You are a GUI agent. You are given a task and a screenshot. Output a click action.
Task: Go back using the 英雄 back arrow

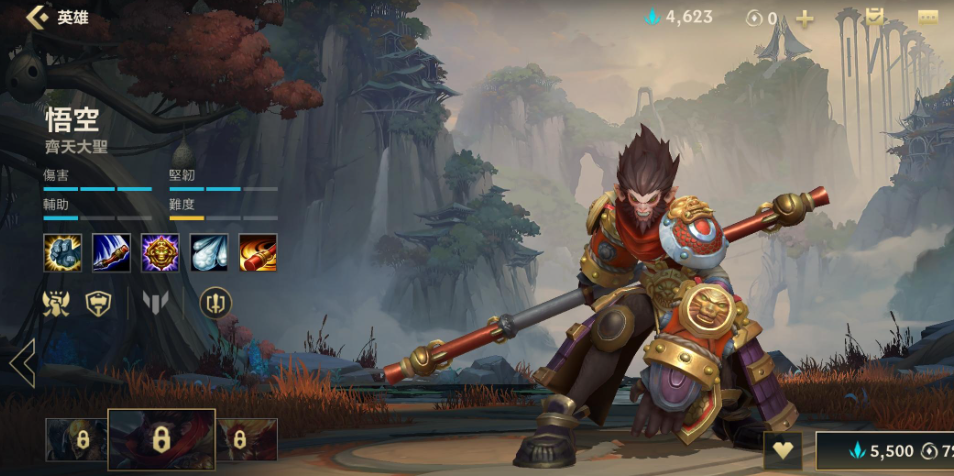[38, 17]
